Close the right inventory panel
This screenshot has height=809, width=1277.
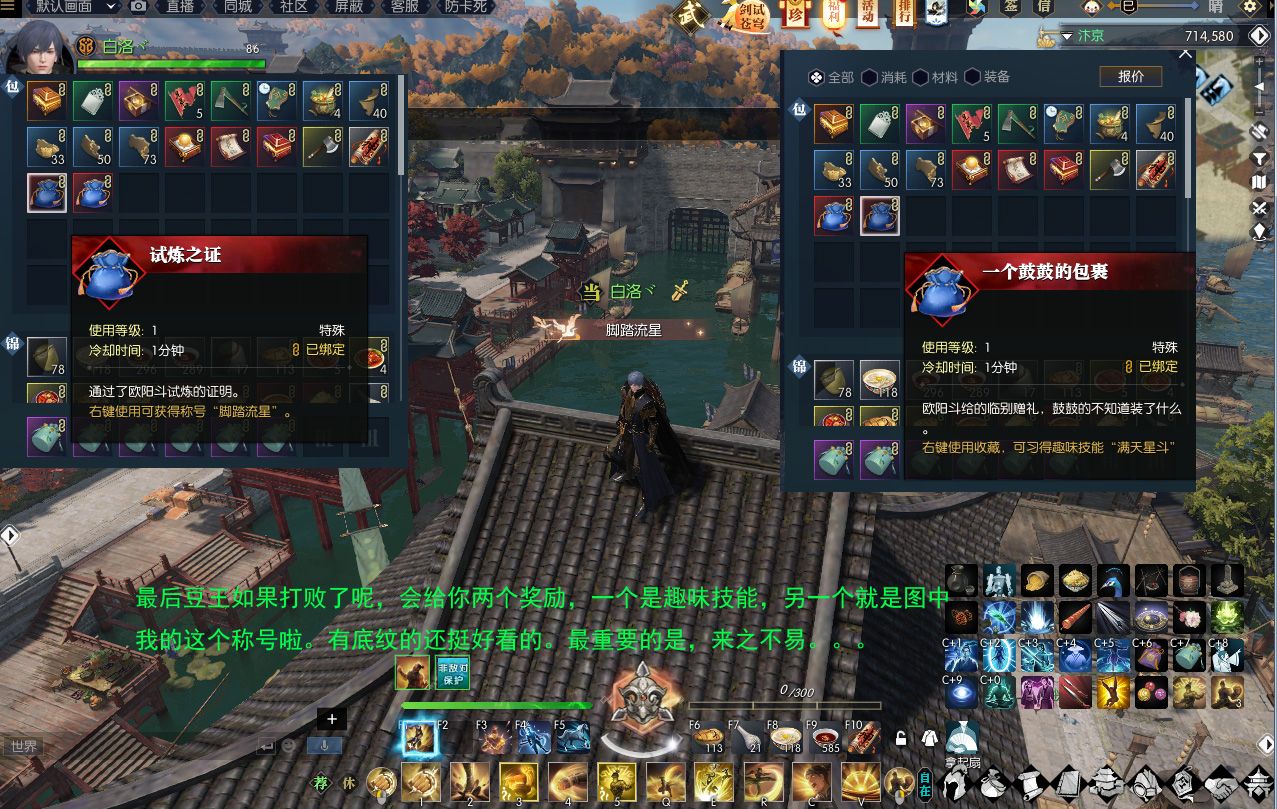pos(1185,55)
